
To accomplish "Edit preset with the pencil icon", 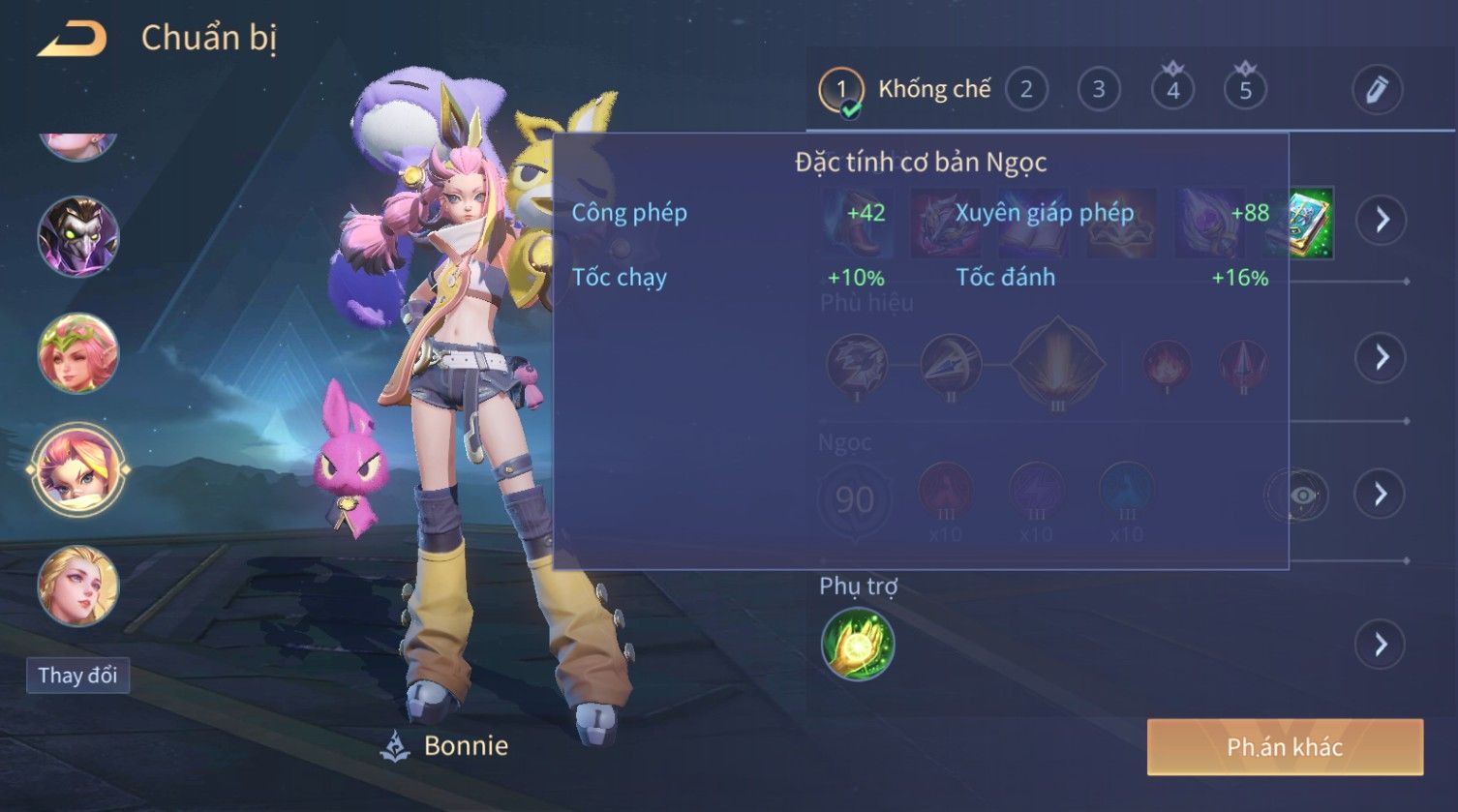I will click(1376, 90).
